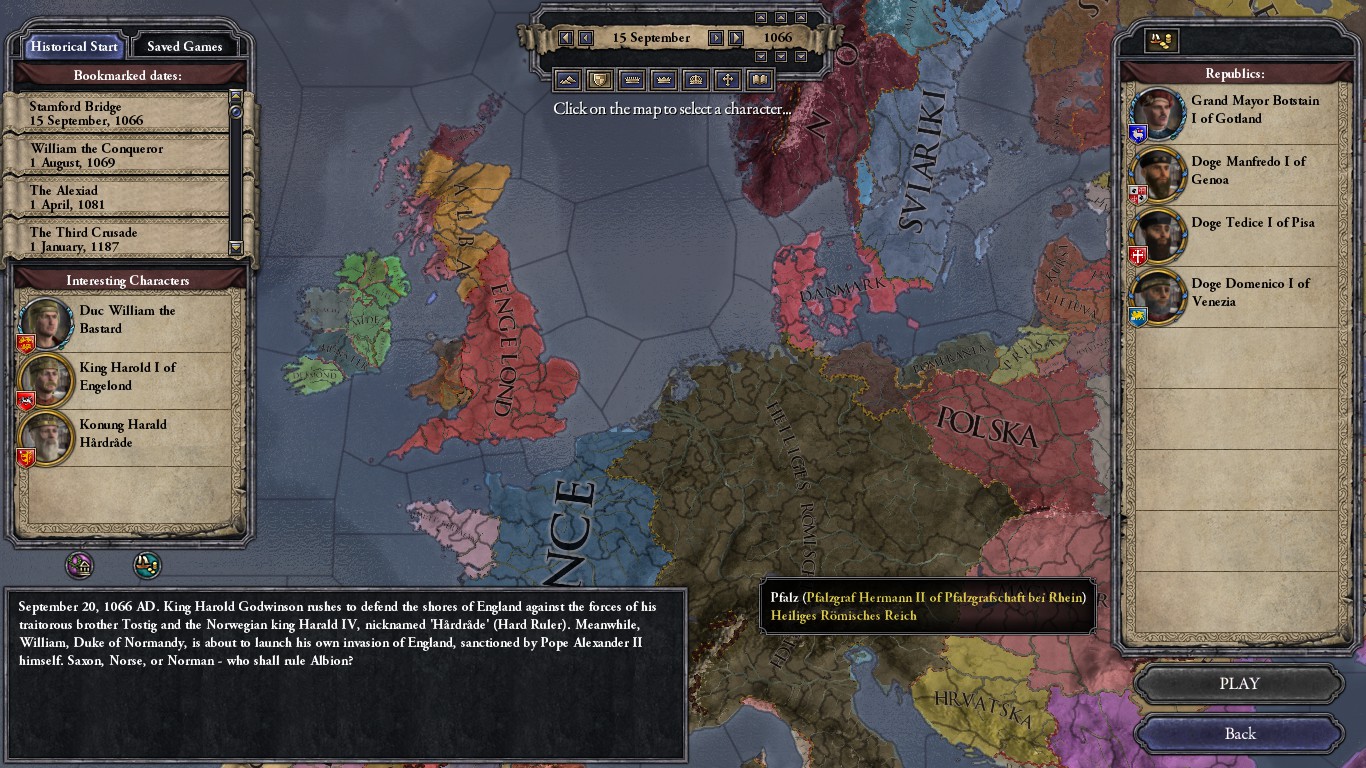Viewport: 1366px width, 768px height.
Task: Click the republics ship icon above the Republics panel
Action: point(1162,41)
